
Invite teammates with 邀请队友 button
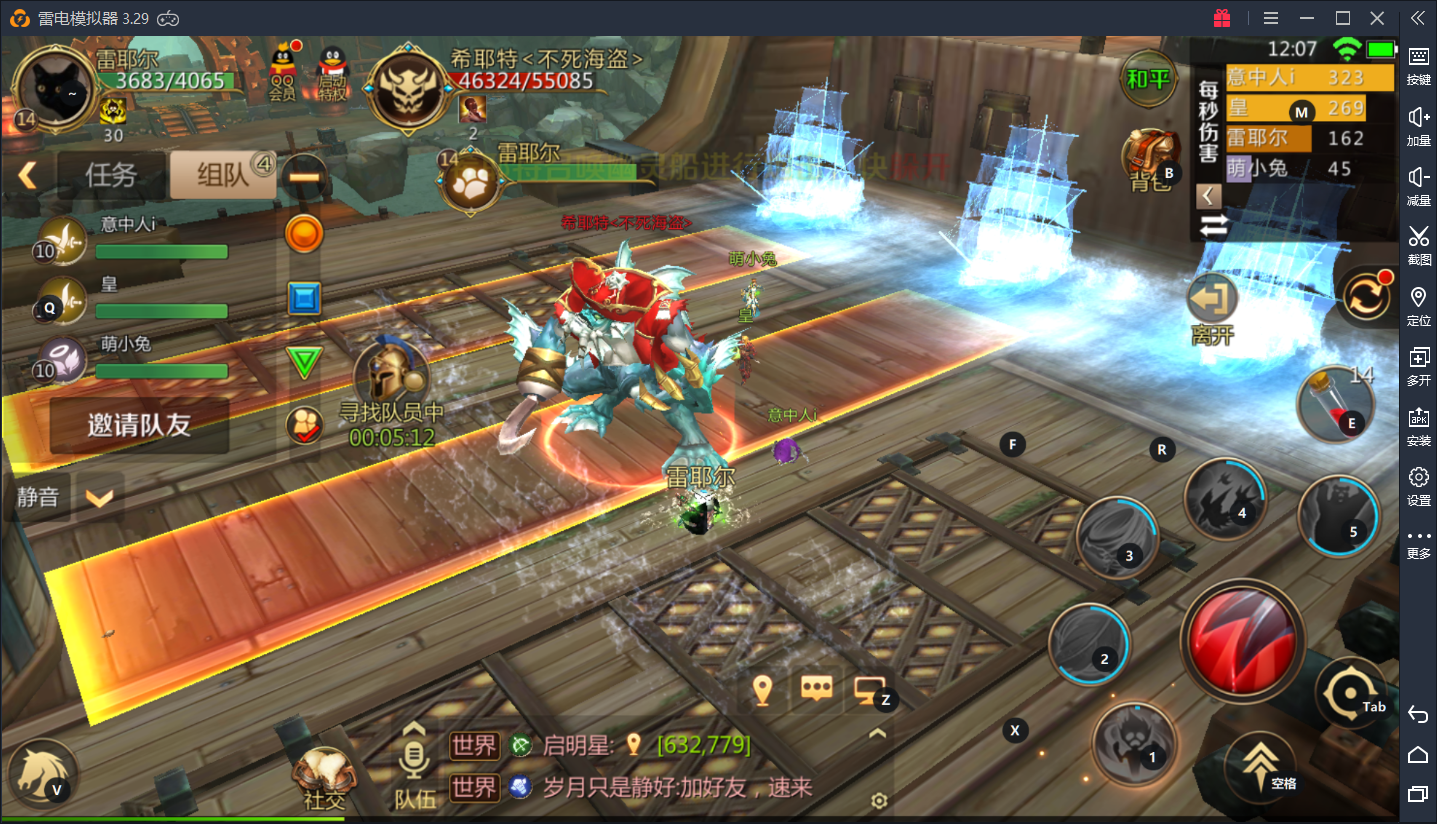(139, 425)
